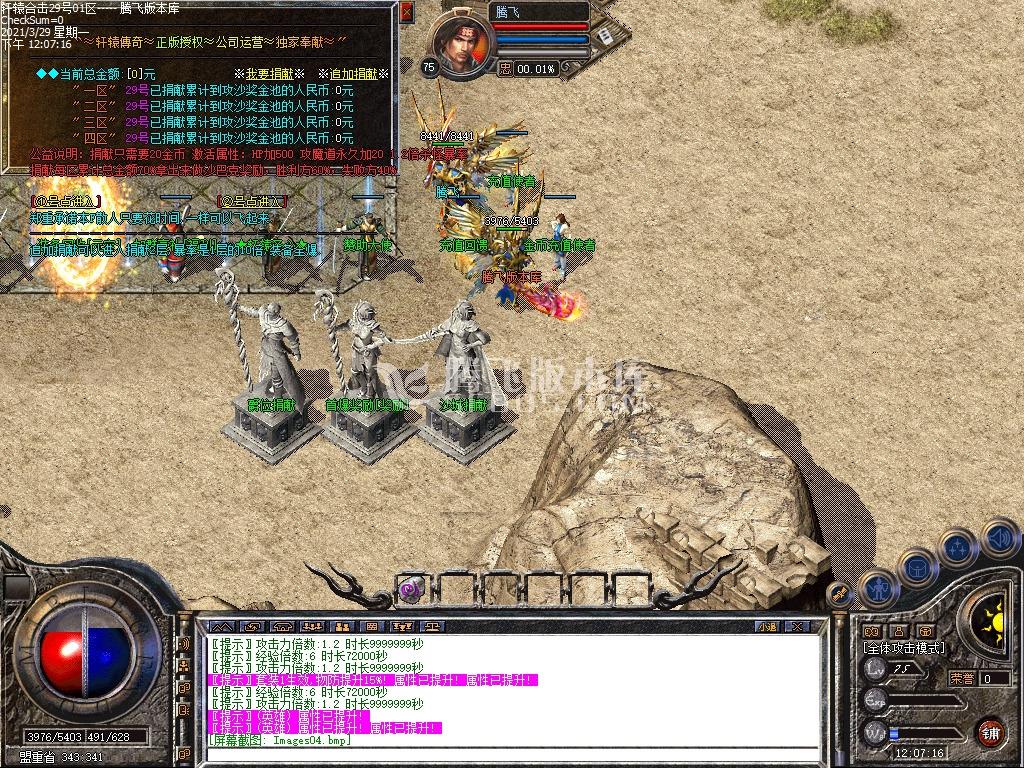Close the chat panel with its X button
This screenshot has width=1024, height=768.
tap(797, 627)
